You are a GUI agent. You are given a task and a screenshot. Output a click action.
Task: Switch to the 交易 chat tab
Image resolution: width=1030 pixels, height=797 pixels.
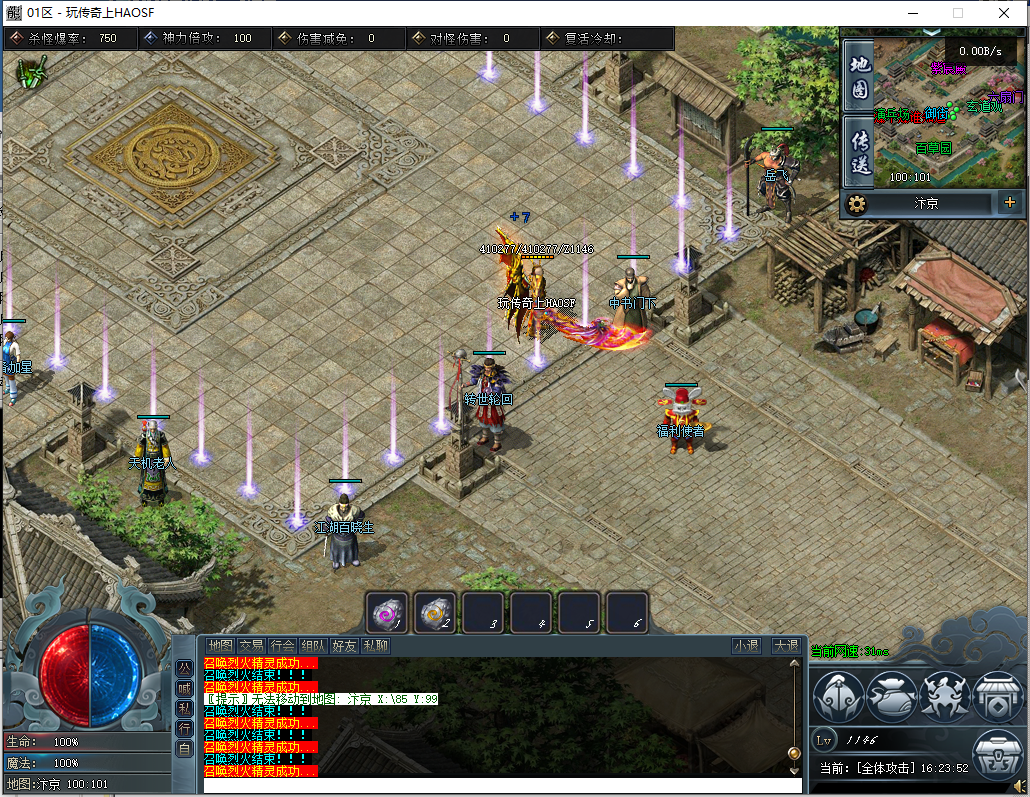251,646
